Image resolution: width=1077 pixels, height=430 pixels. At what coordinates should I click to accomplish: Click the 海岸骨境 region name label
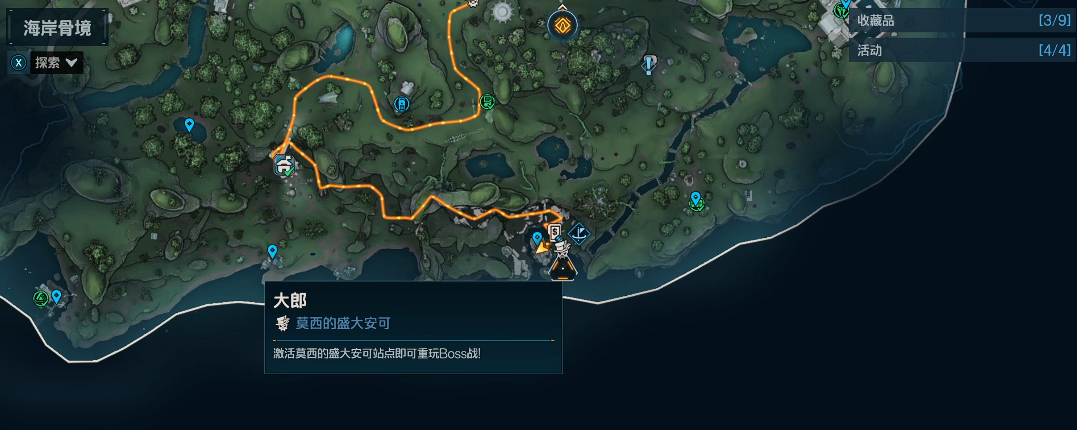point(58,28)
